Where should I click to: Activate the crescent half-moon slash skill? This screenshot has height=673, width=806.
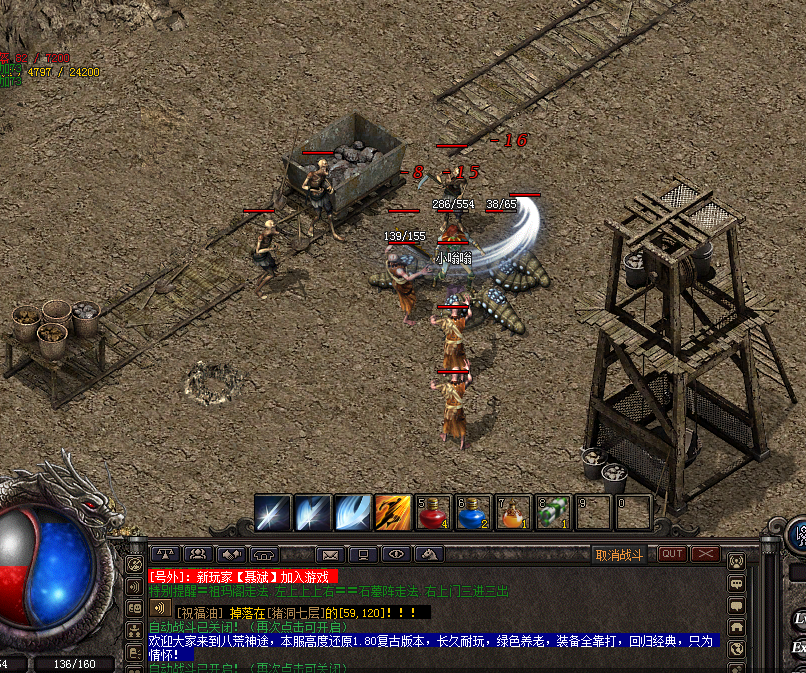point(353,513)
